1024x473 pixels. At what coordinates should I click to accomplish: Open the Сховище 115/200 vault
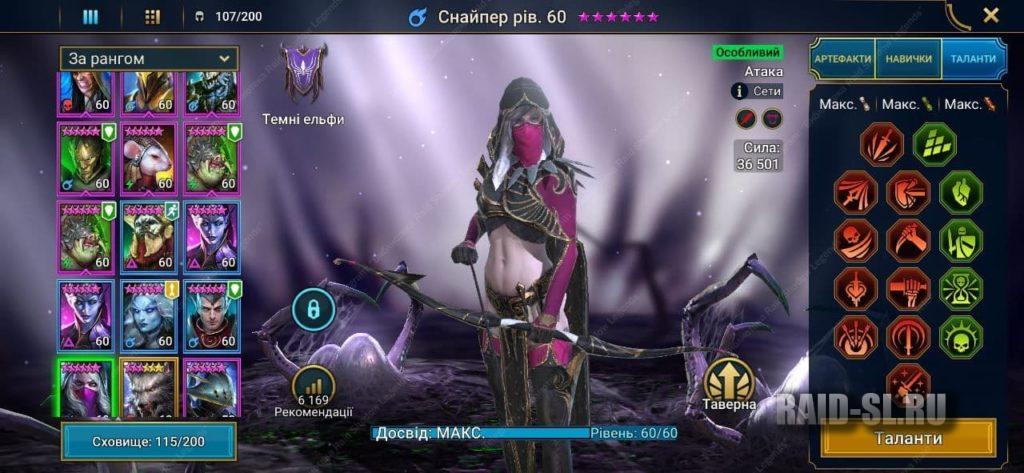click(x=148, y=441)
